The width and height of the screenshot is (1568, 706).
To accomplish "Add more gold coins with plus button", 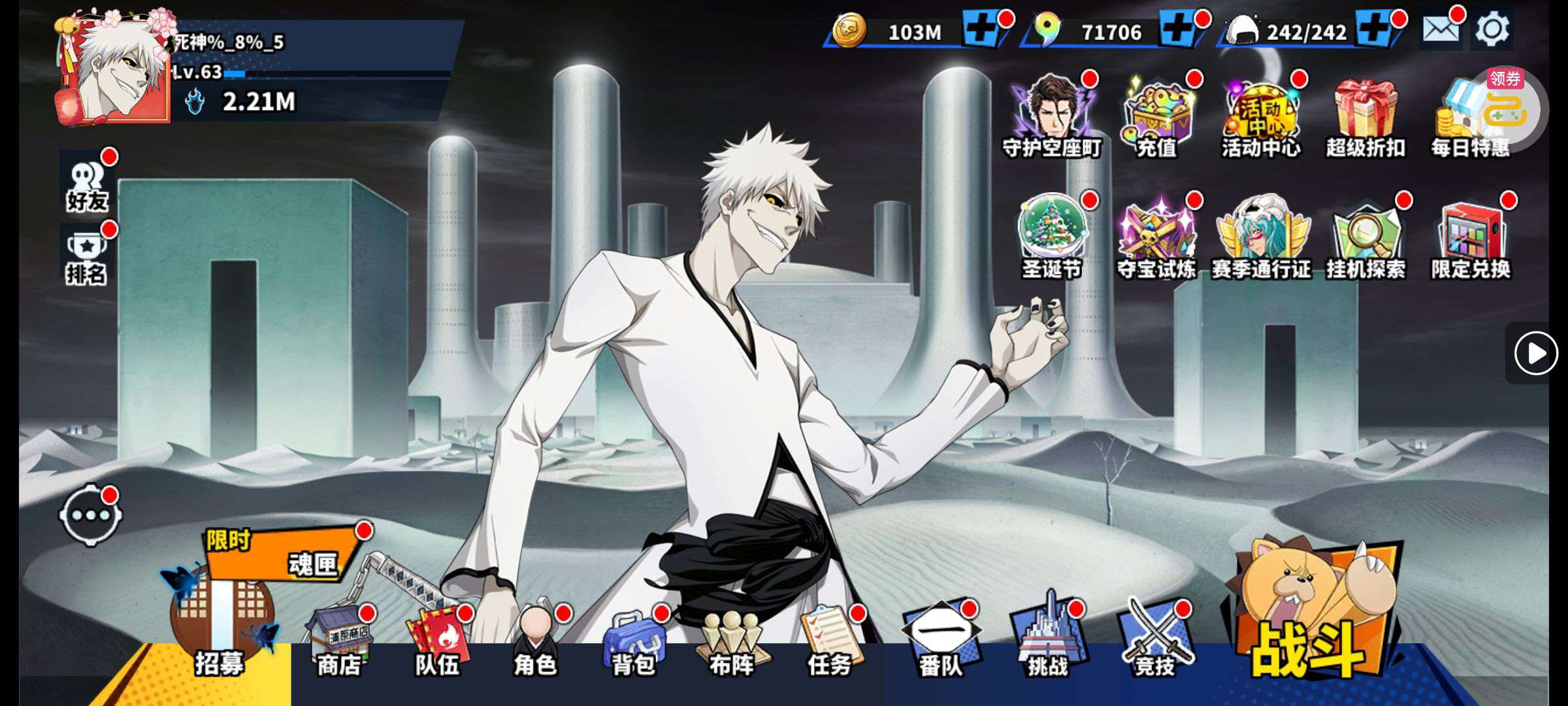I will (981, 30).
